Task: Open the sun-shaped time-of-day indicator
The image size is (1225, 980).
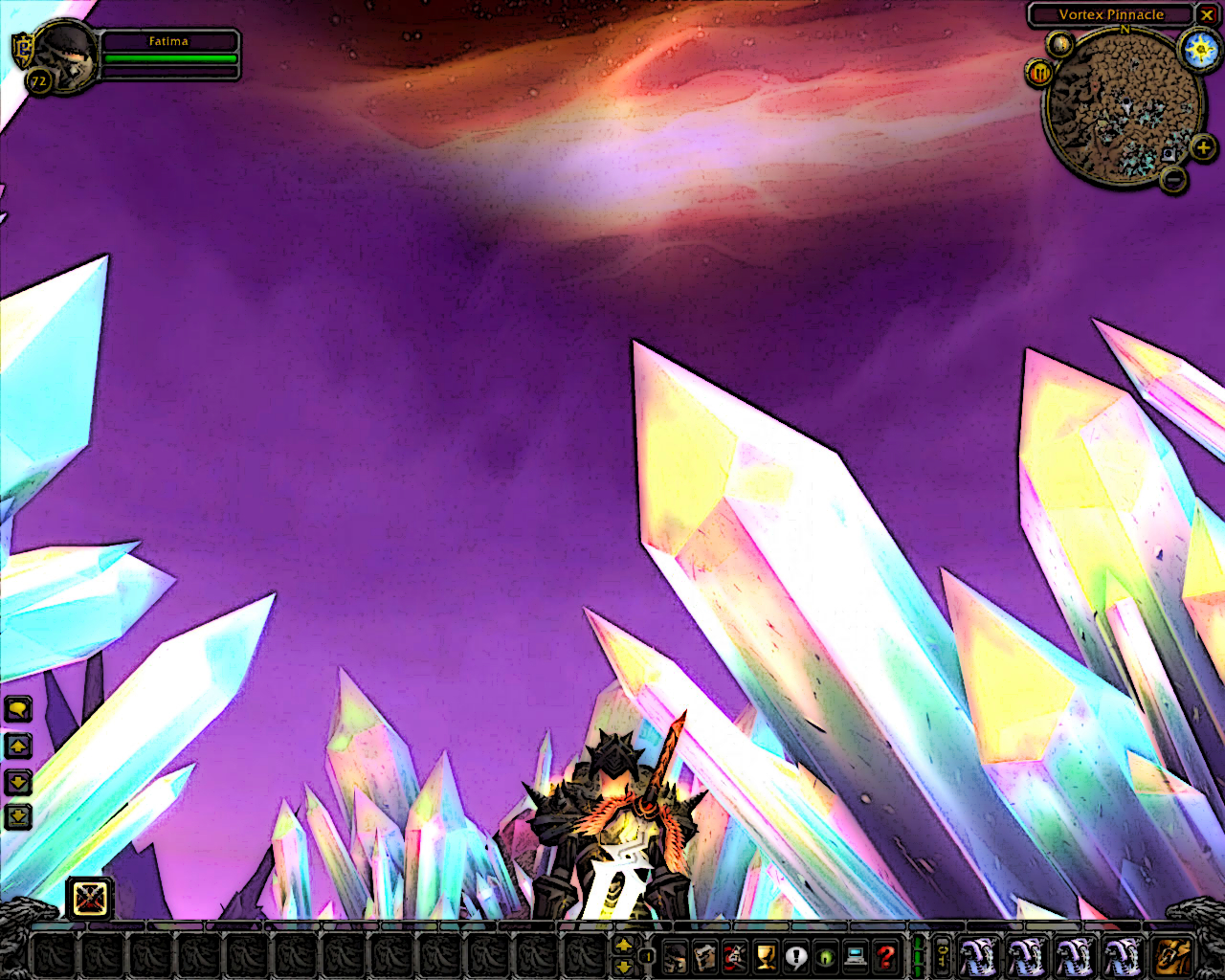Action: coord(1200,49)
